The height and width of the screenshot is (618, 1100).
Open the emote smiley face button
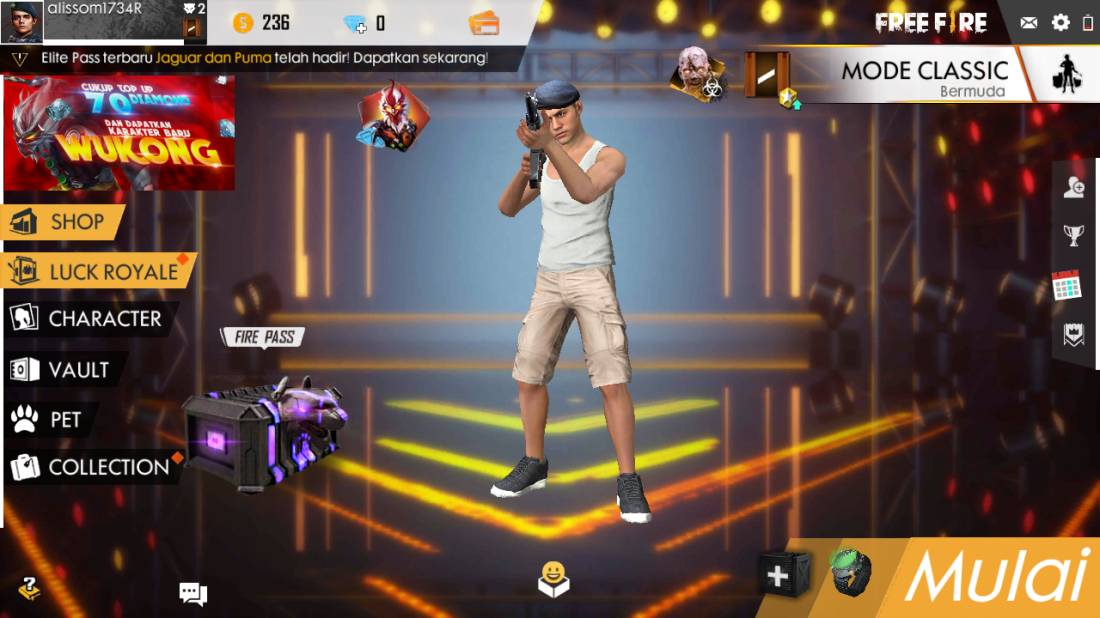(553, 579)
